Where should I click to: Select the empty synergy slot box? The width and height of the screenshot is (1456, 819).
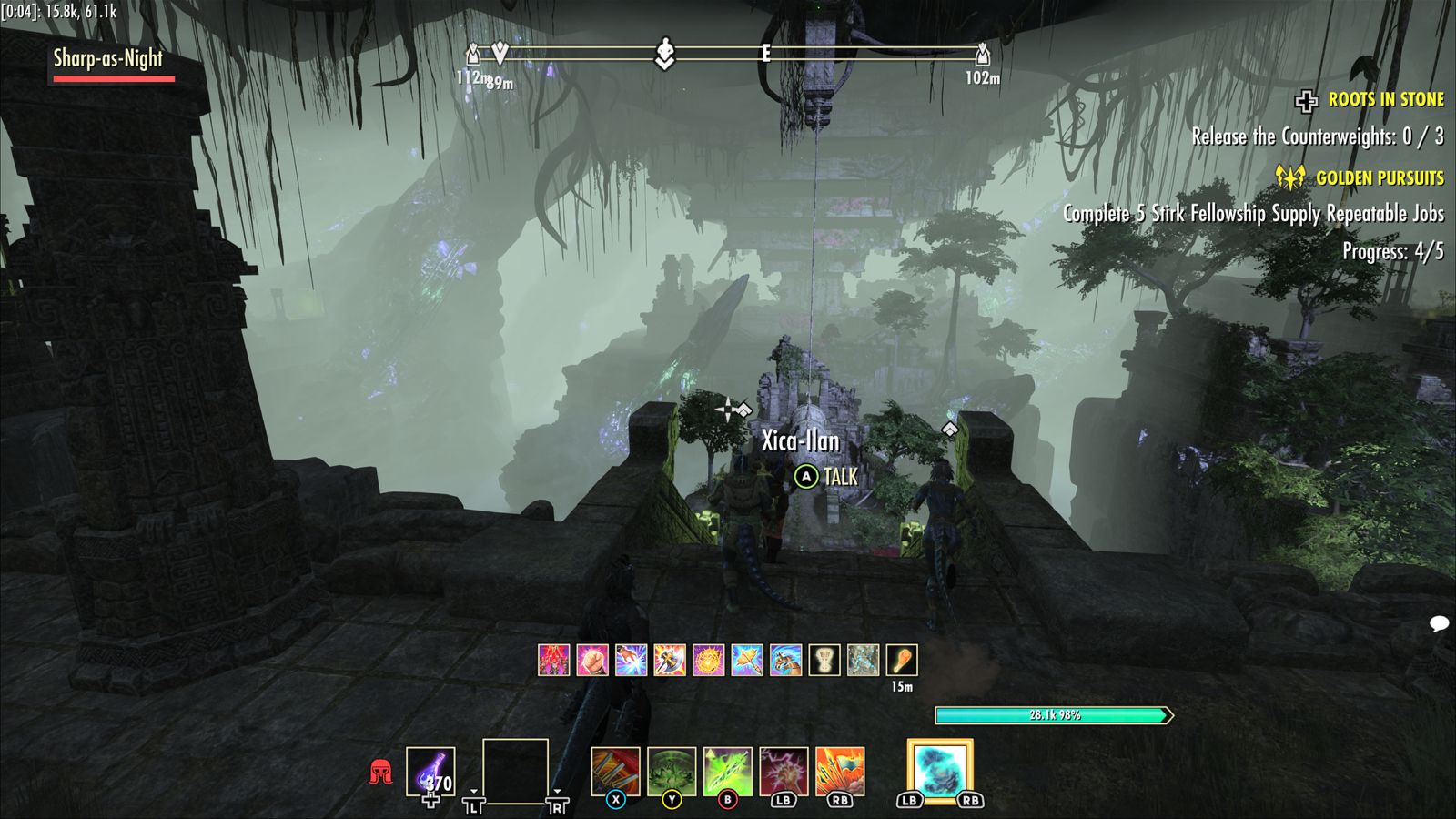pos(515,772)
